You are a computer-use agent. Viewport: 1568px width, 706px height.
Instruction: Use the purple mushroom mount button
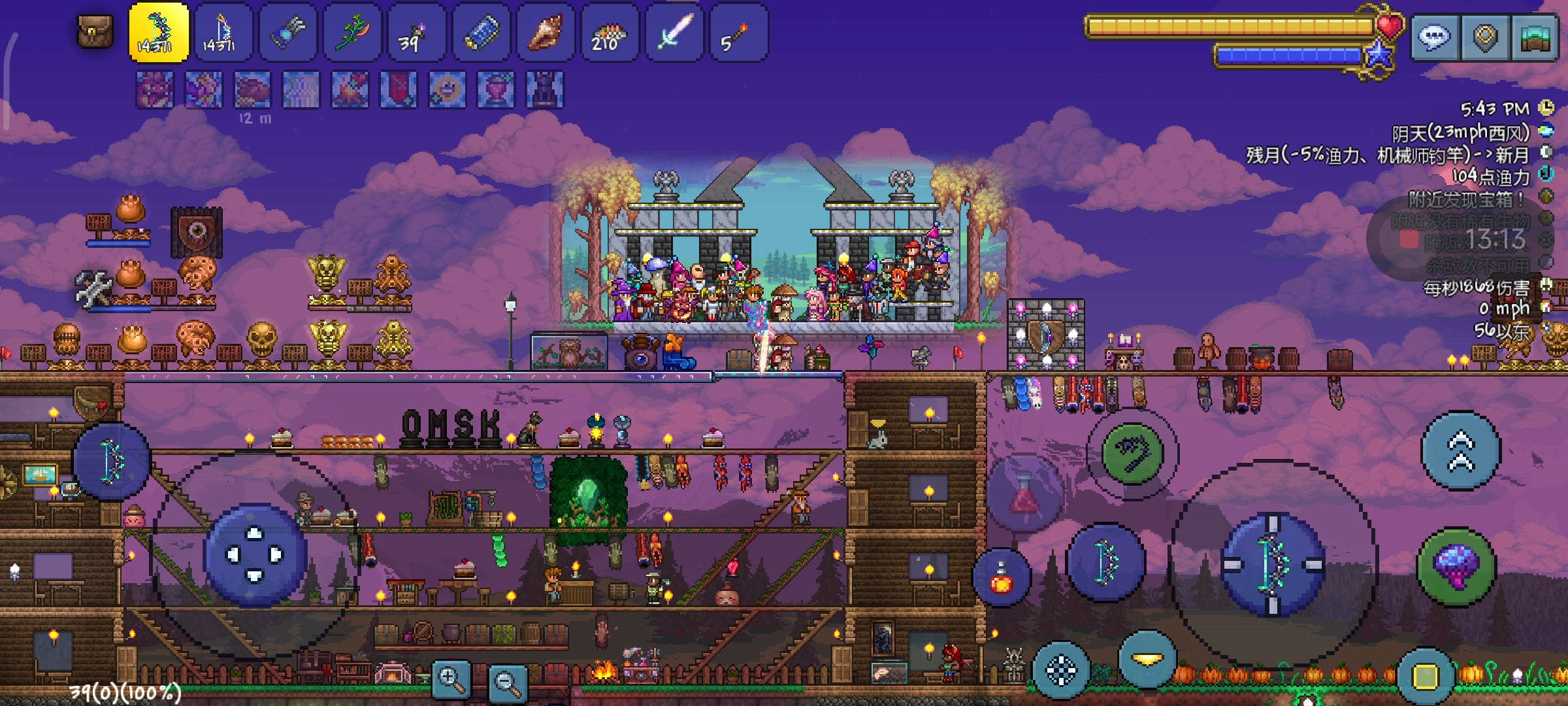1456,567
